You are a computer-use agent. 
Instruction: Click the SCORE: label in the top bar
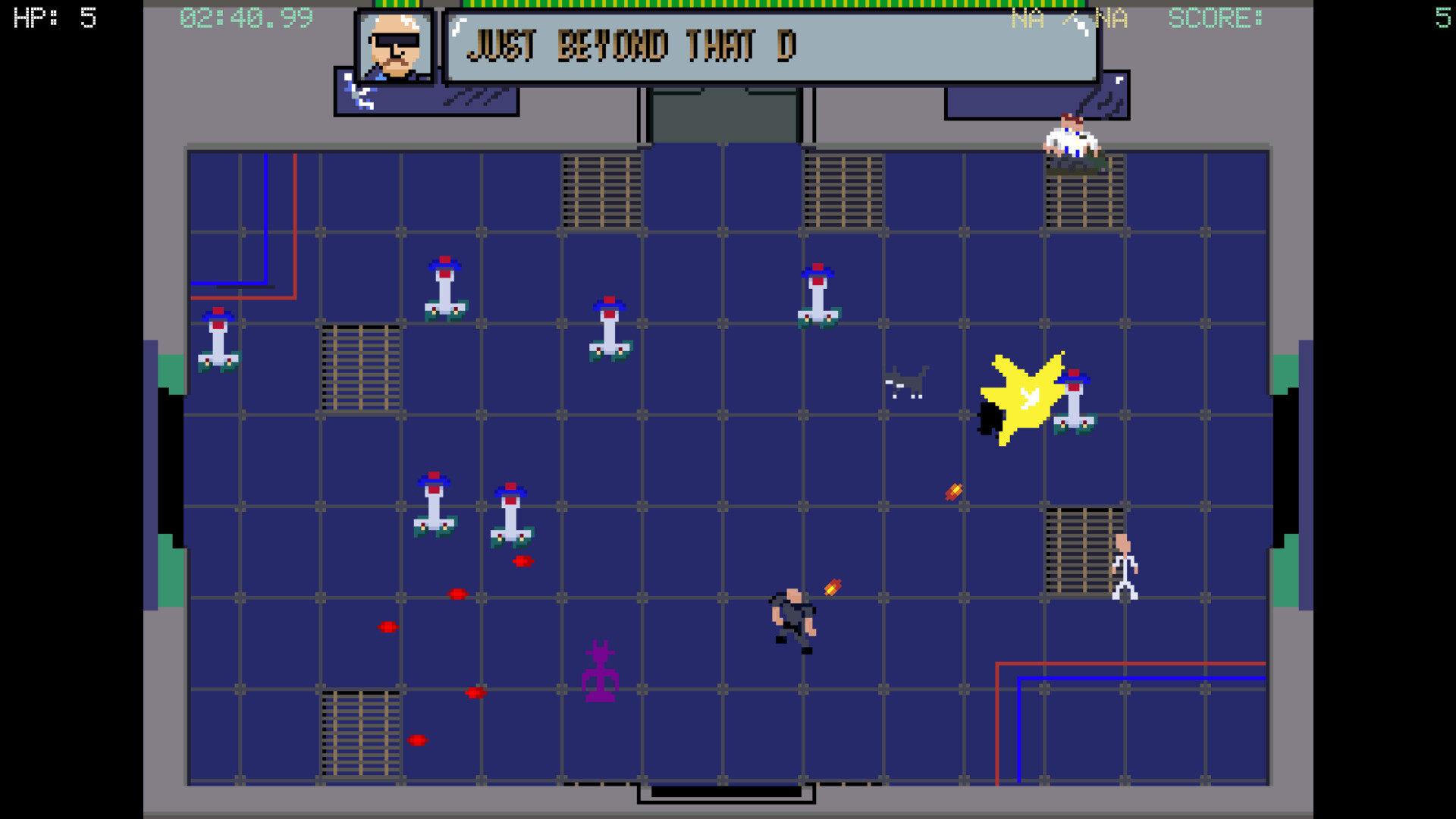point(1215,19)
